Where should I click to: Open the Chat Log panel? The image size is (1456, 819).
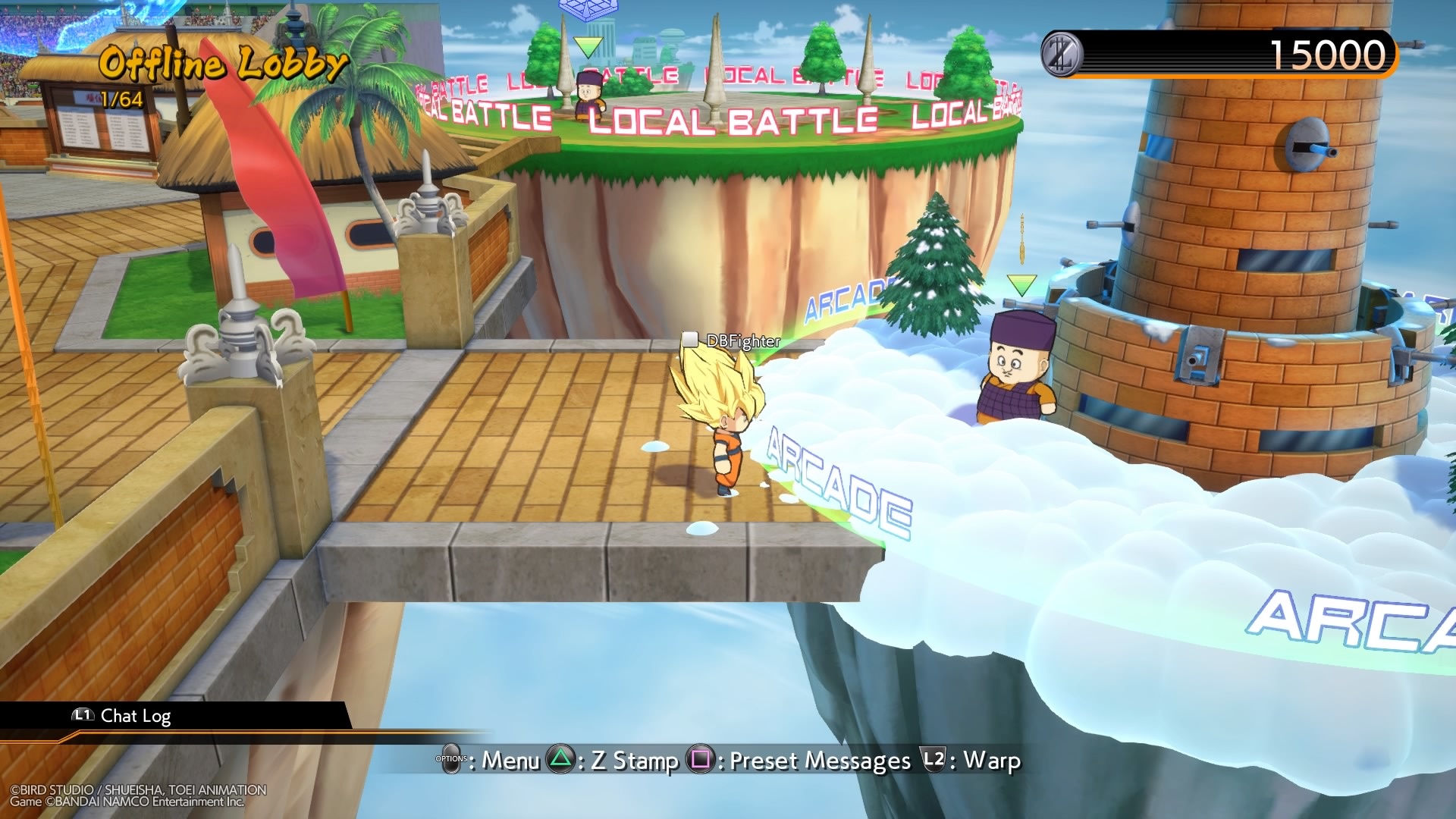[x=138, y=715]
